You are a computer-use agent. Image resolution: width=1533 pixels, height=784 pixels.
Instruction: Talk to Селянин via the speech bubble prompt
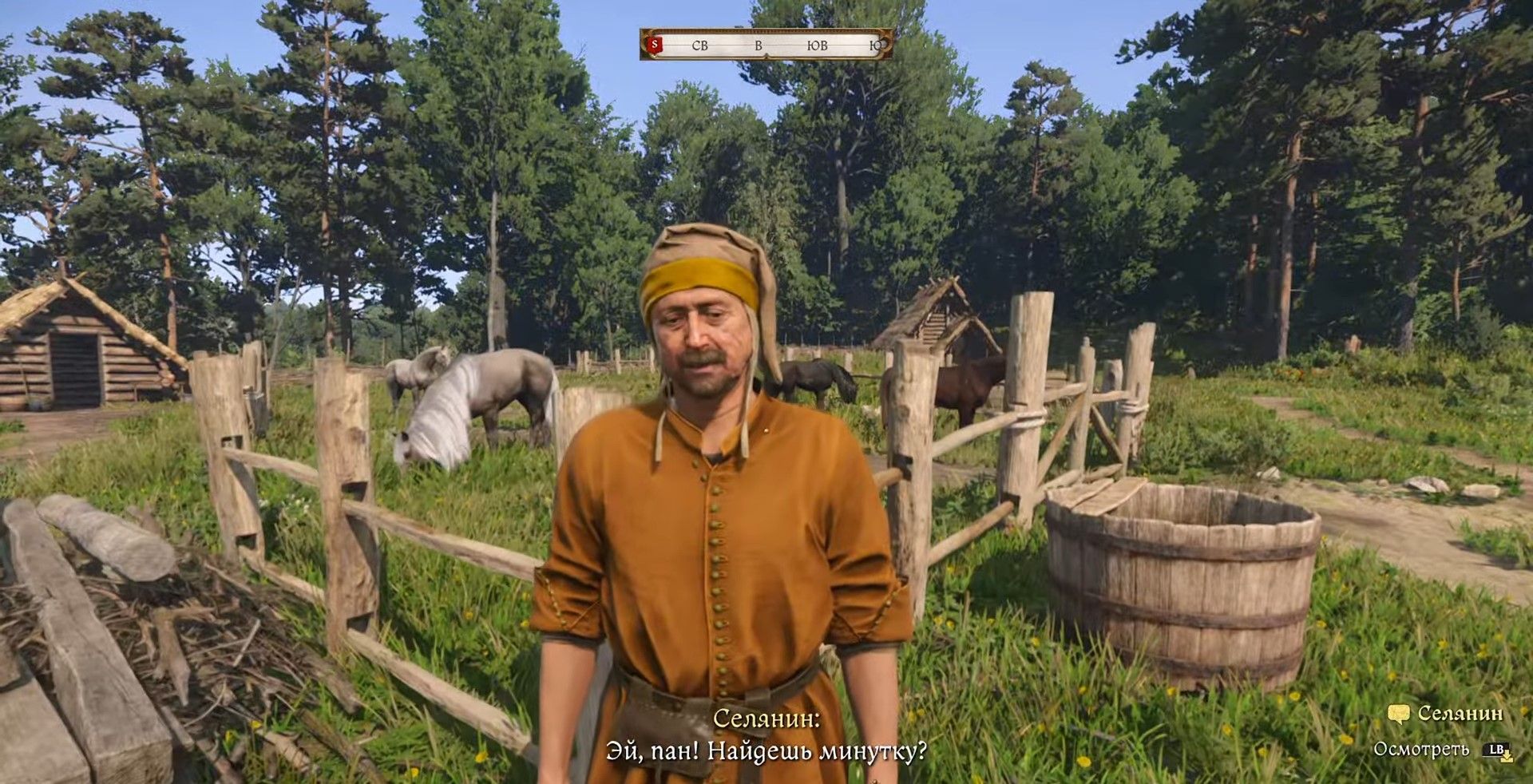1399,714
